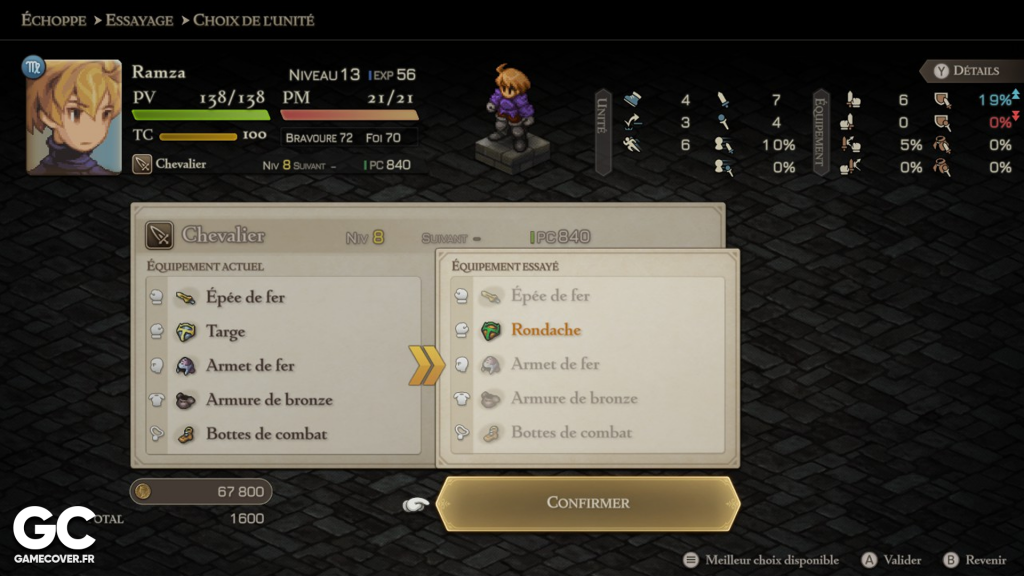Select the Chevalier job header
1024x576 pixels.
click(x=222, y=236)
